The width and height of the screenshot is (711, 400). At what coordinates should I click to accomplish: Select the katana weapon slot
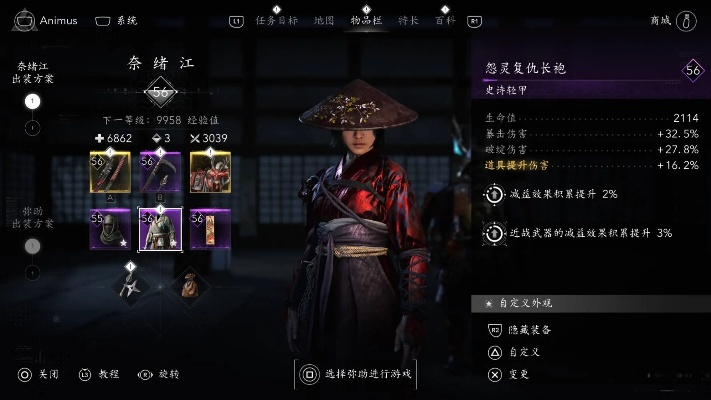coord(110,173)
